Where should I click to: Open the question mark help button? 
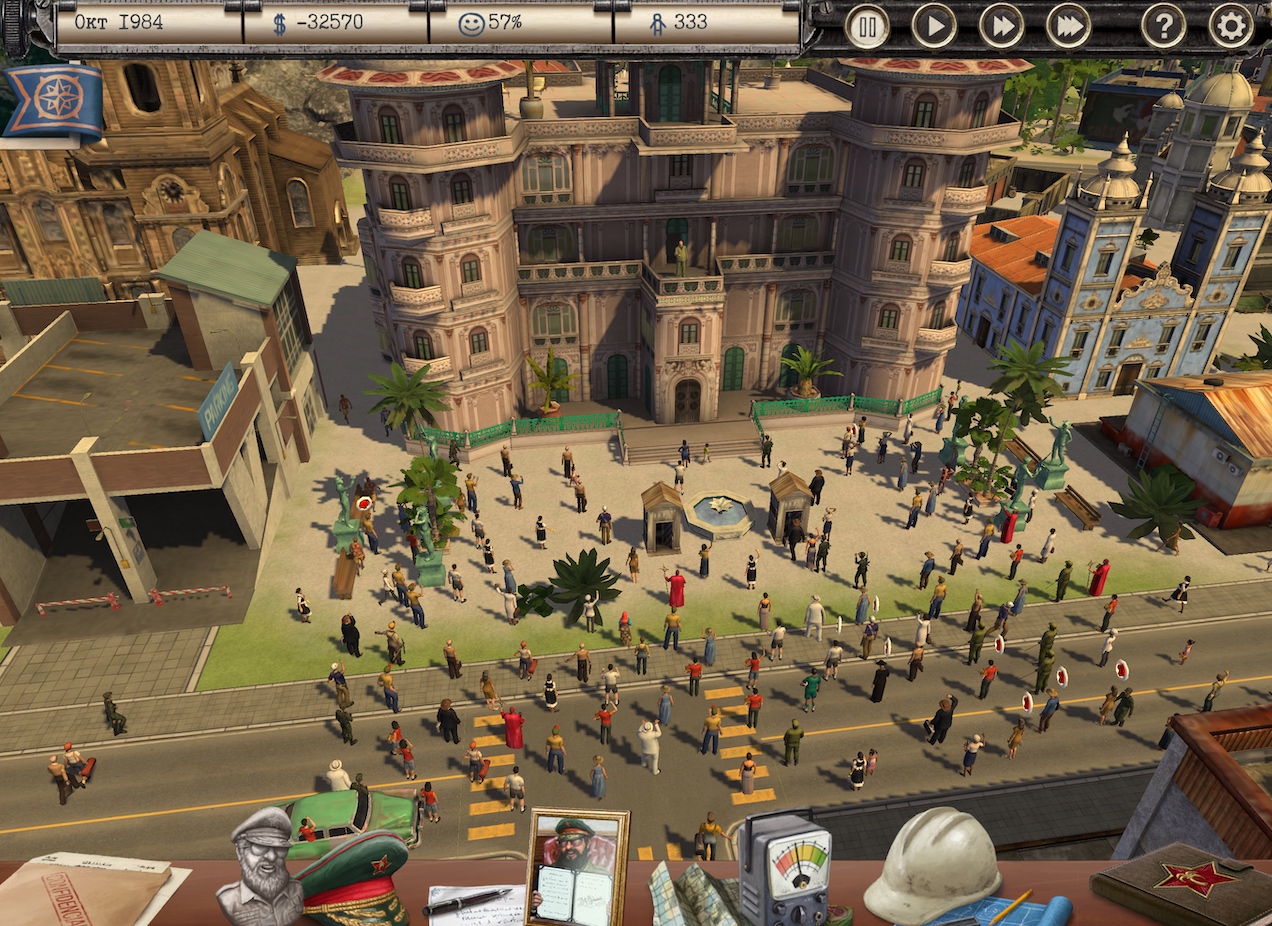pyautogui.click(x=1164, y=26)
